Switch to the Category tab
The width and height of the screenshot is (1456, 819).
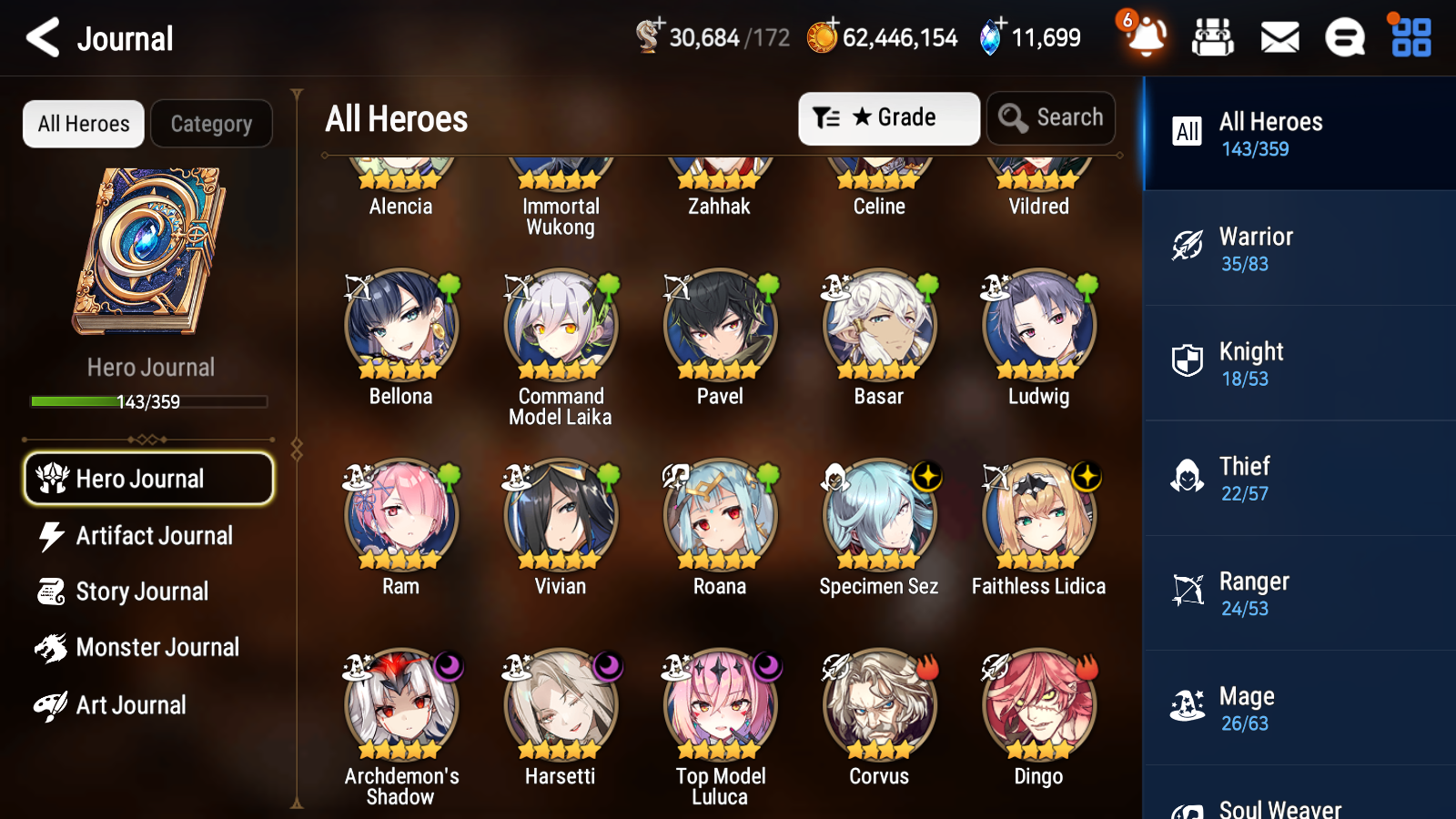click(211, 124)
